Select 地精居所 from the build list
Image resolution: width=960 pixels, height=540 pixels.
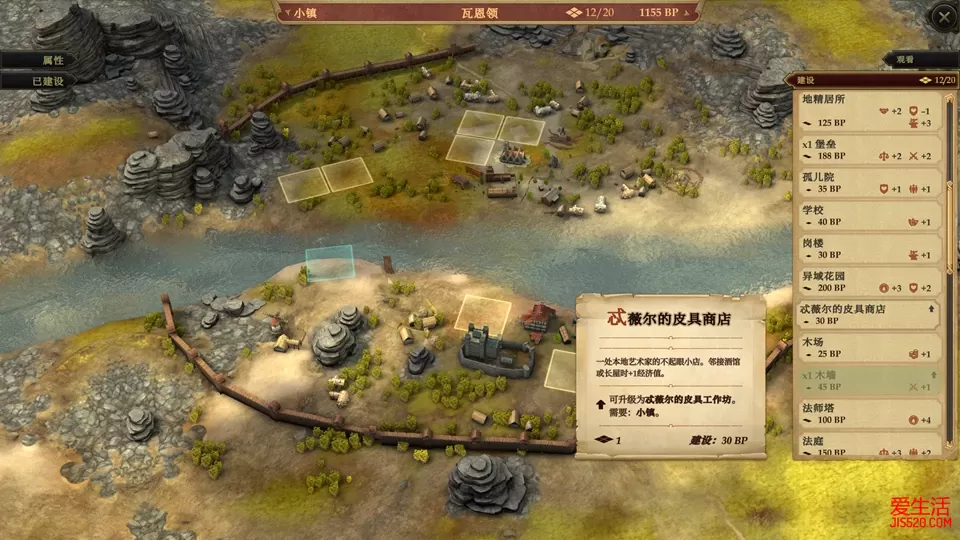point(868,110)
